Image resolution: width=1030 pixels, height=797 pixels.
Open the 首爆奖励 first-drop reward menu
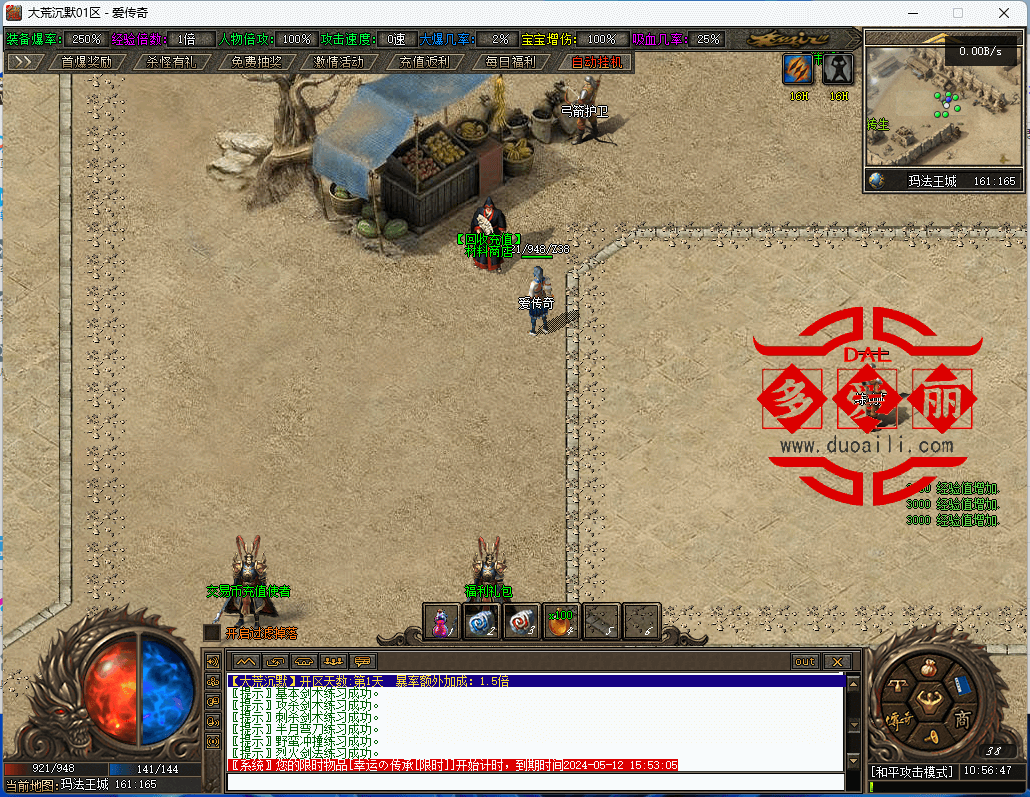tap(86, 61)
